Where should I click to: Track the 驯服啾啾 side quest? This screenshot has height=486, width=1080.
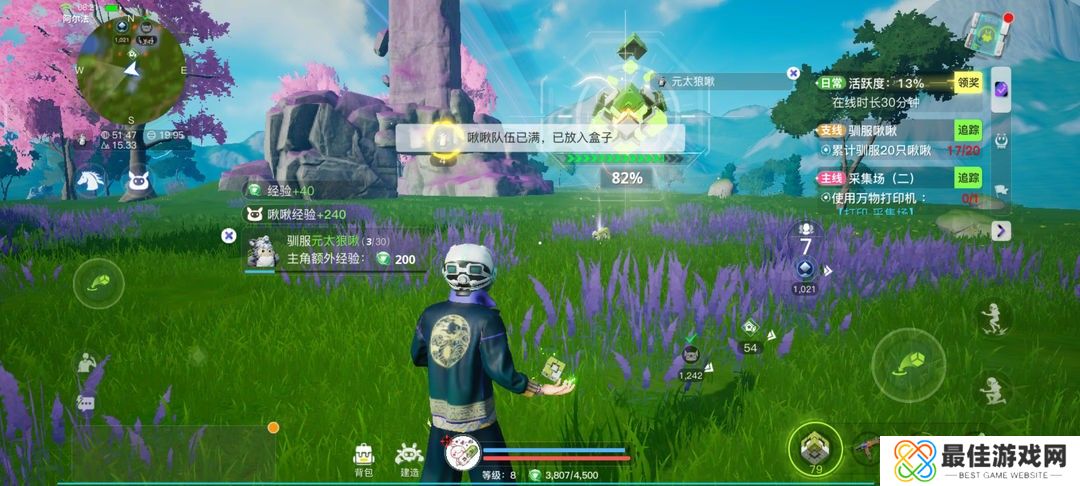pos(968,130)
